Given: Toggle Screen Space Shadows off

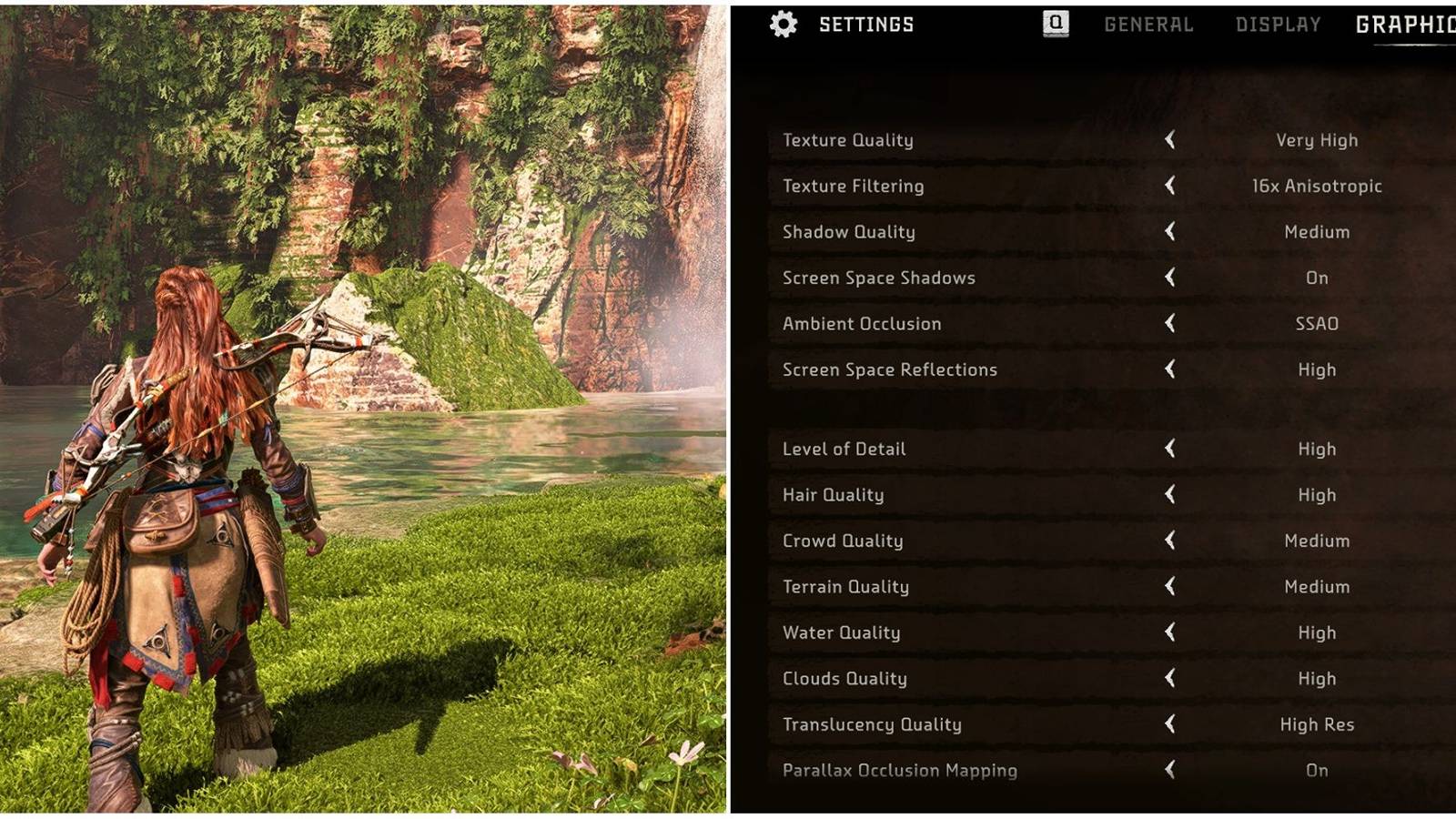Looking at the screenshot, I should pyautogui.click(x=1172, y=278).
